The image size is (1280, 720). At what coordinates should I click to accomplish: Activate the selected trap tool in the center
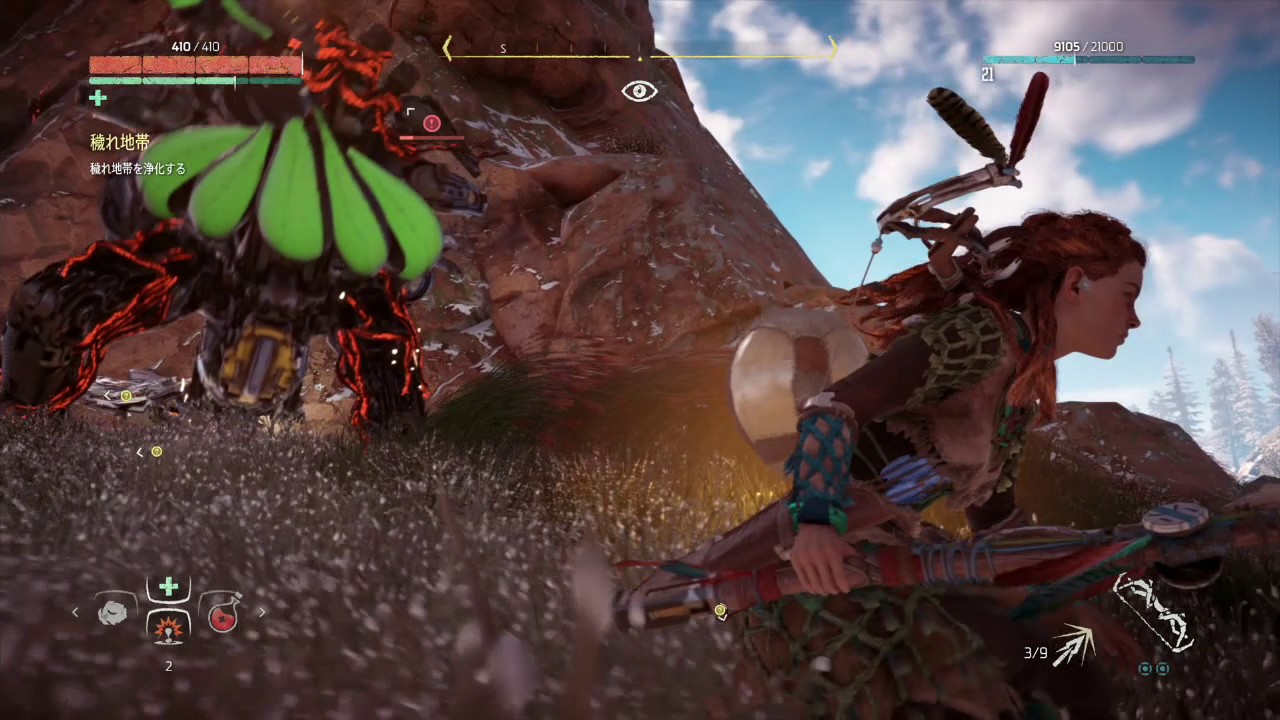point(168,627)
